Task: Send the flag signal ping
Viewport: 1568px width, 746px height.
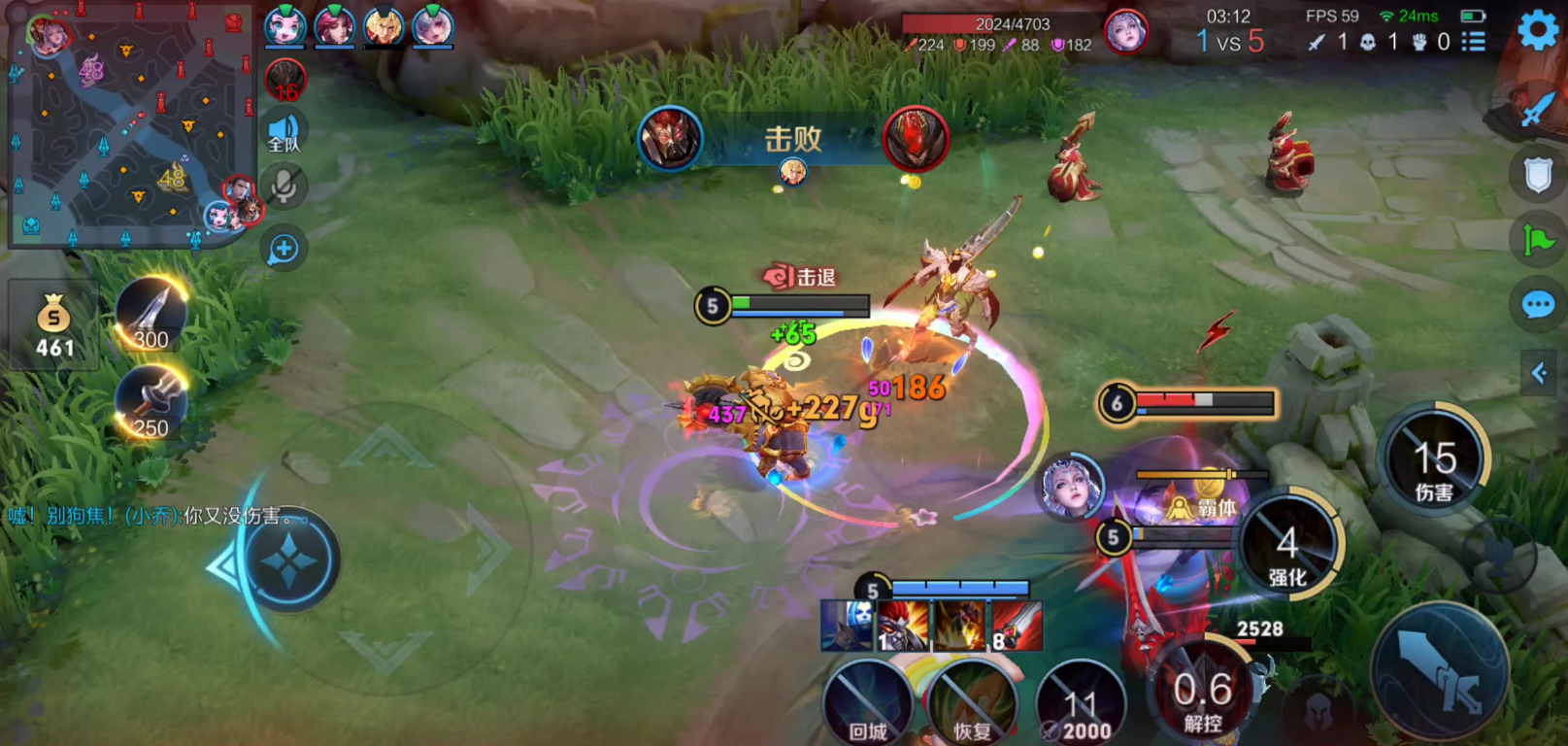Action: coord(1538,240)
